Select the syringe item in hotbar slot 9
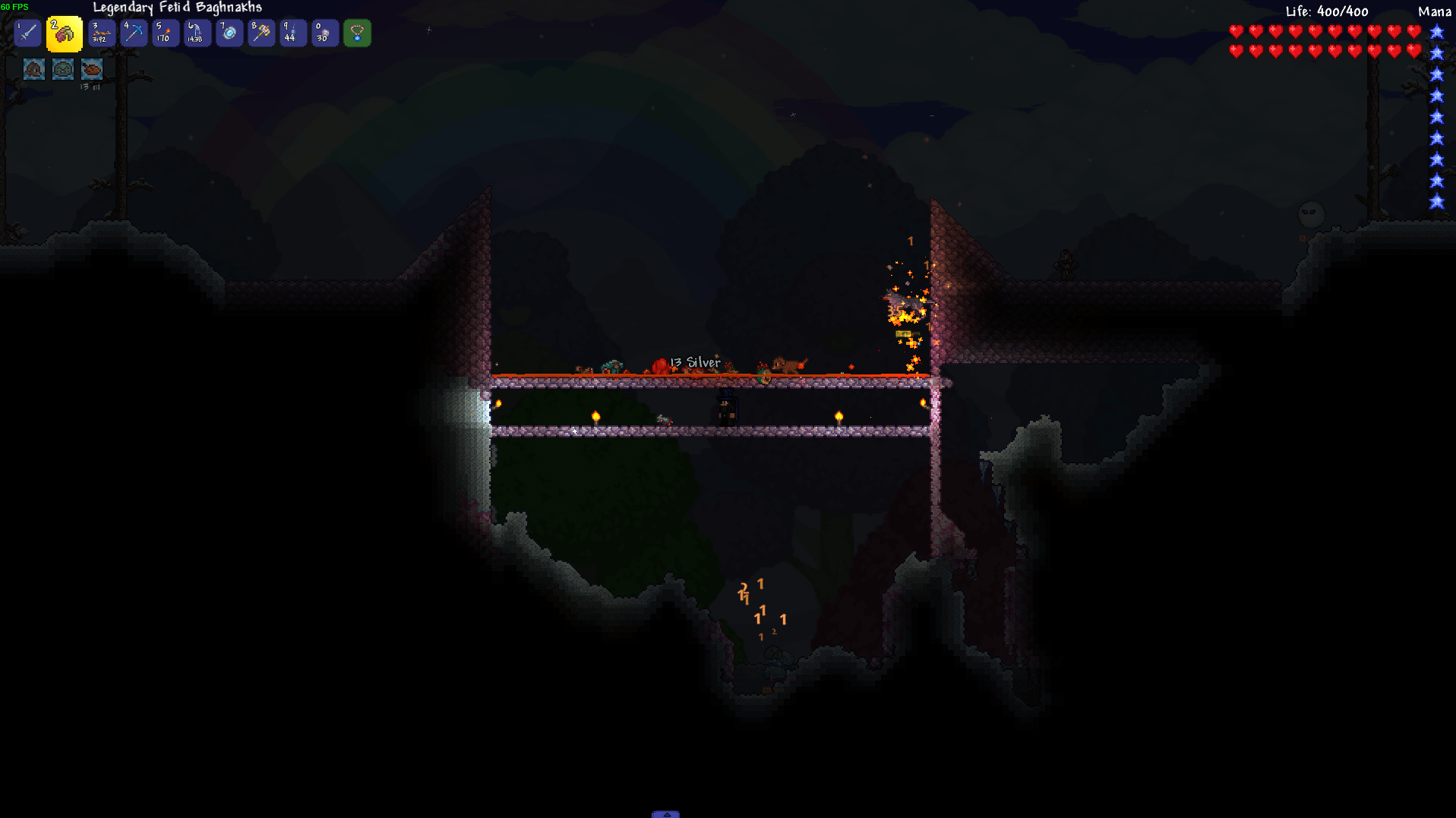The image size is (1456, 818). pos(293,33)
